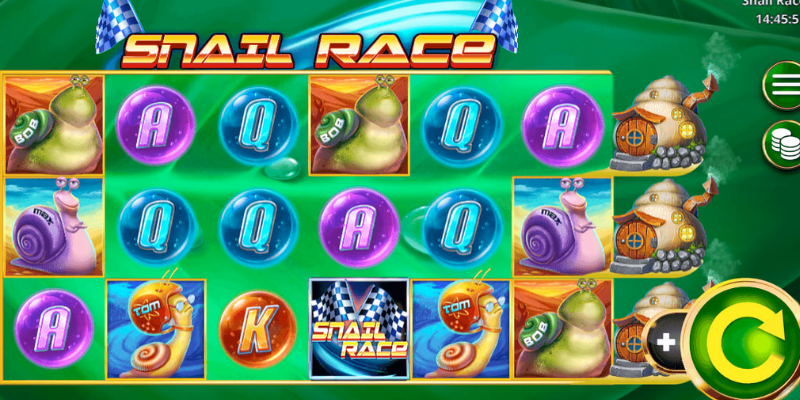The image size is (800, 400).
Task: Open the hamburger menu
Action: coord(781,84)
